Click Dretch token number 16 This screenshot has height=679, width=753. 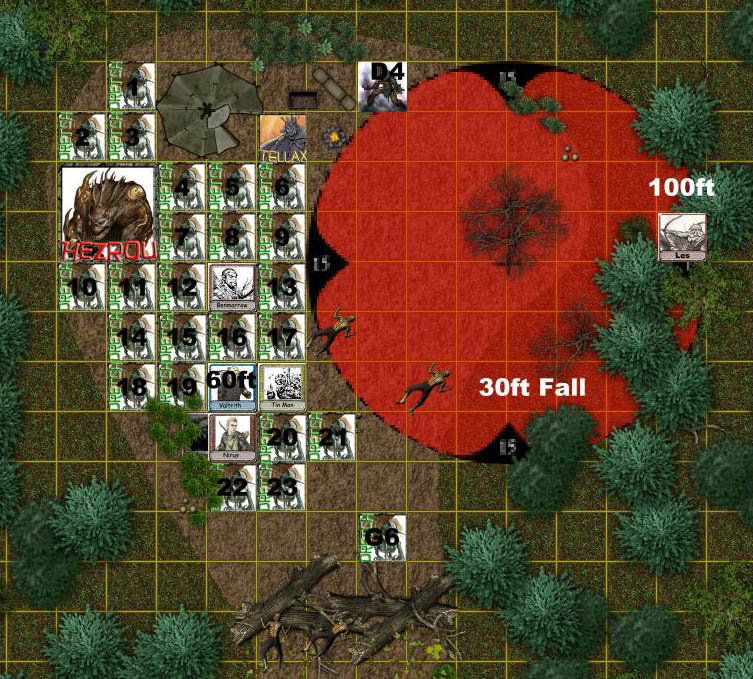(x=233, y=337)
